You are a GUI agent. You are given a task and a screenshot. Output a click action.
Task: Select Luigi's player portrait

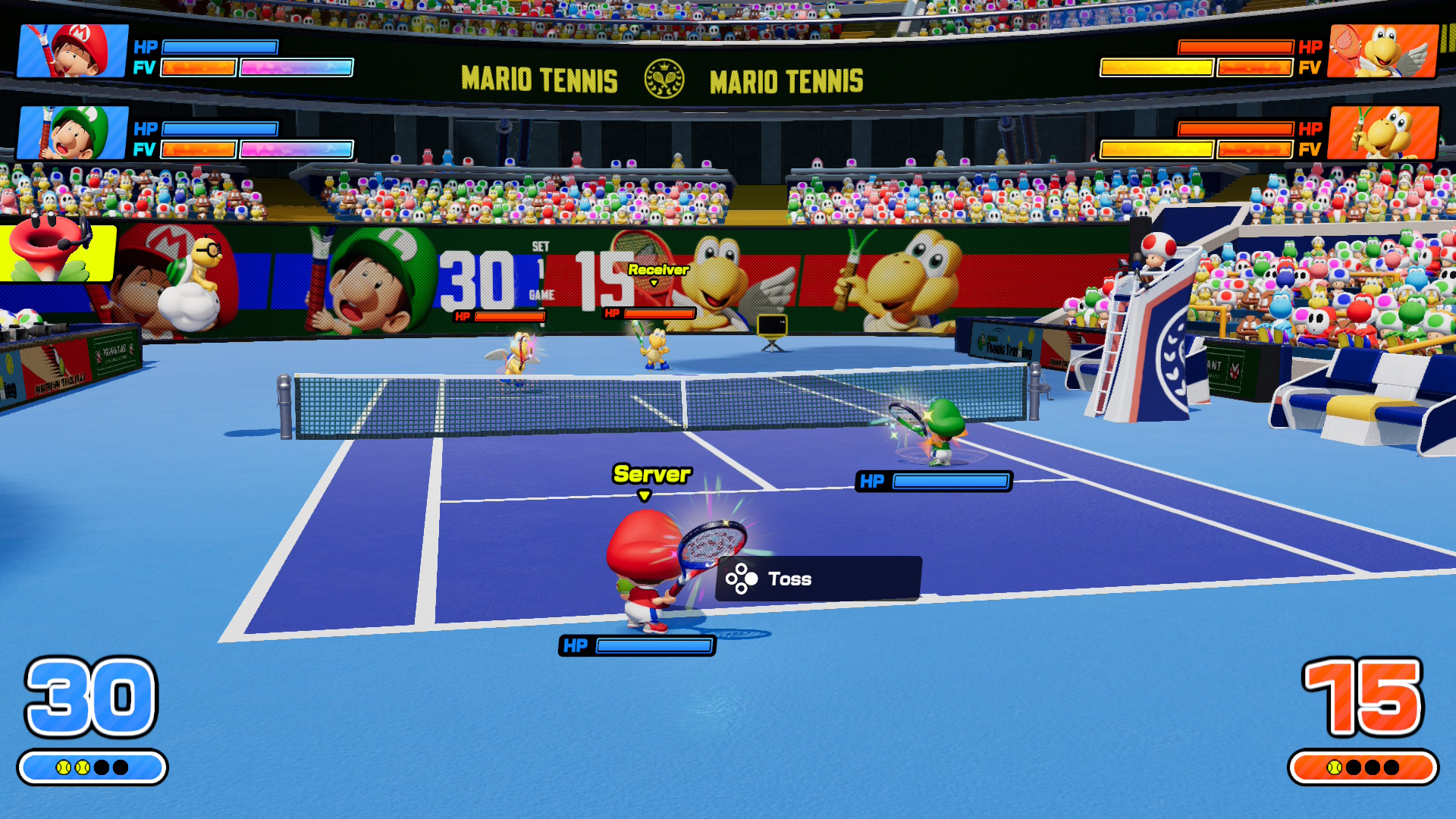73,133
